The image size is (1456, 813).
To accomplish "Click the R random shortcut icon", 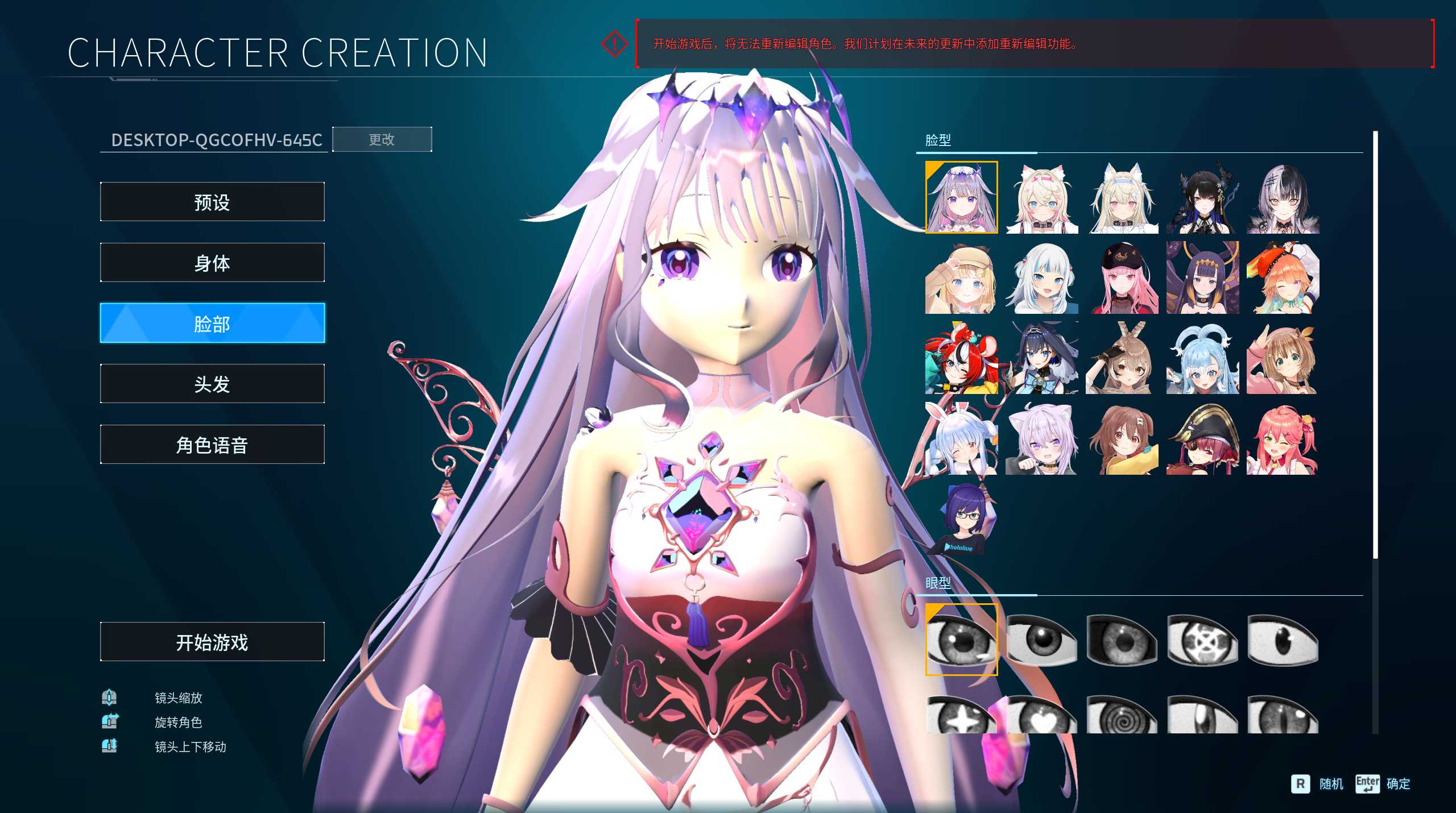I will click(x=1300, y=784).
